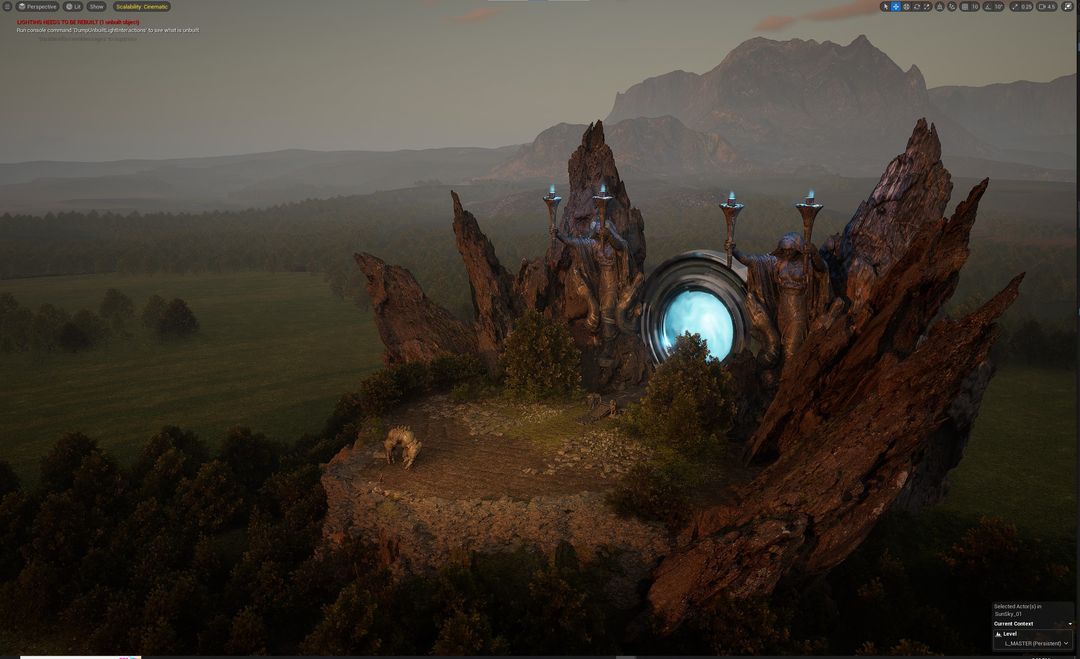Open the Show flags menu
1080x659 pixels.
click(96, 7)
